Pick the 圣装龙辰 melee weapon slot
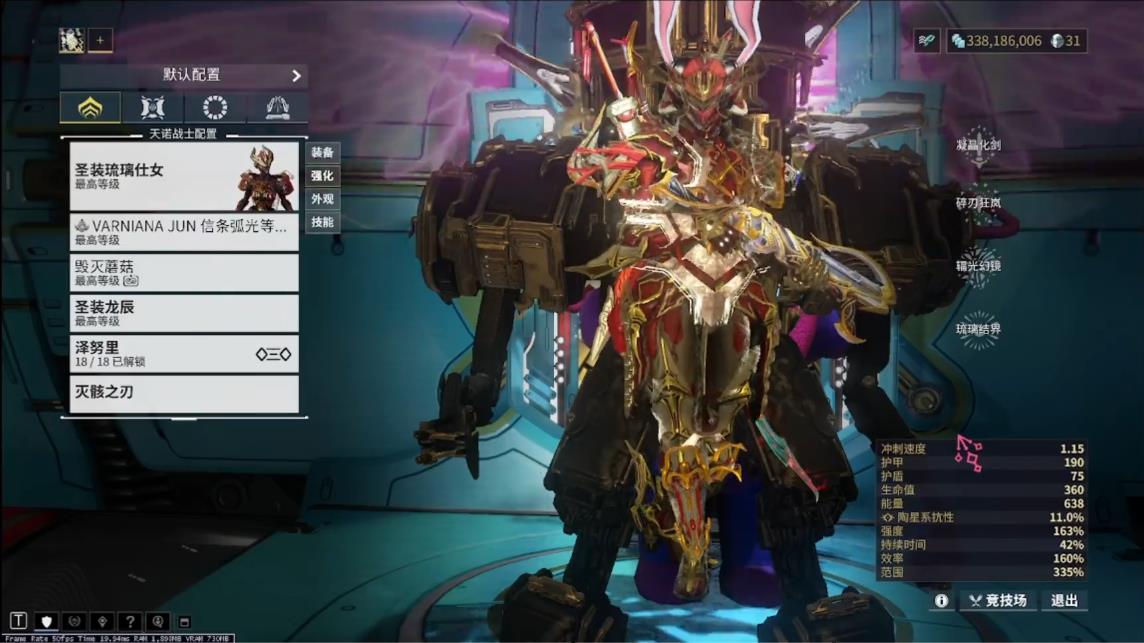Viewport: 1144px width, 643px height. [184, 313]
